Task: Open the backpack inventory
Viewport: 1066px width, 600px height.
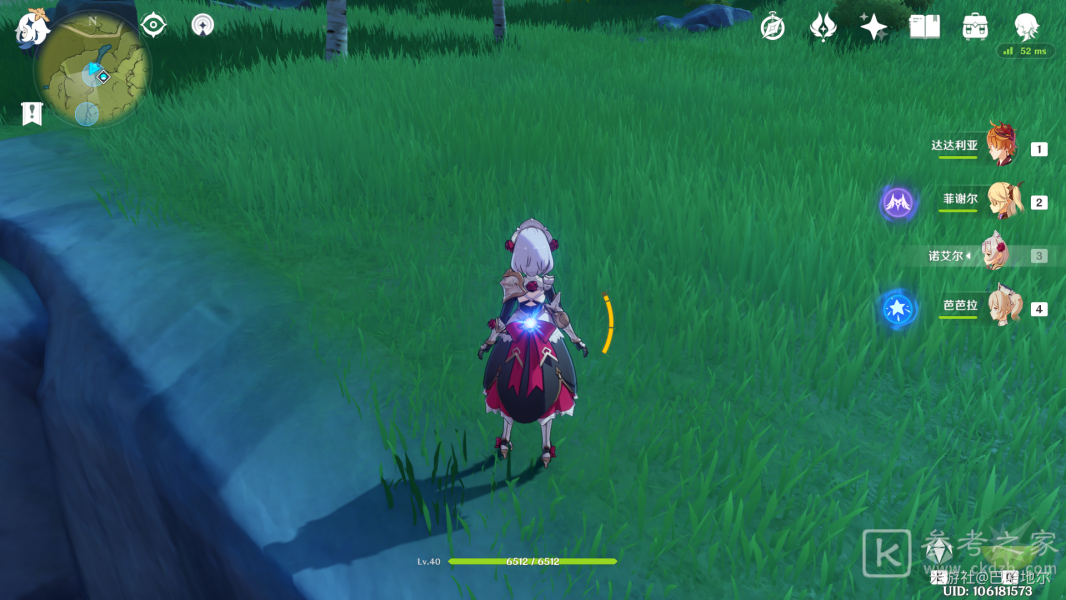Action: [976, 27]
